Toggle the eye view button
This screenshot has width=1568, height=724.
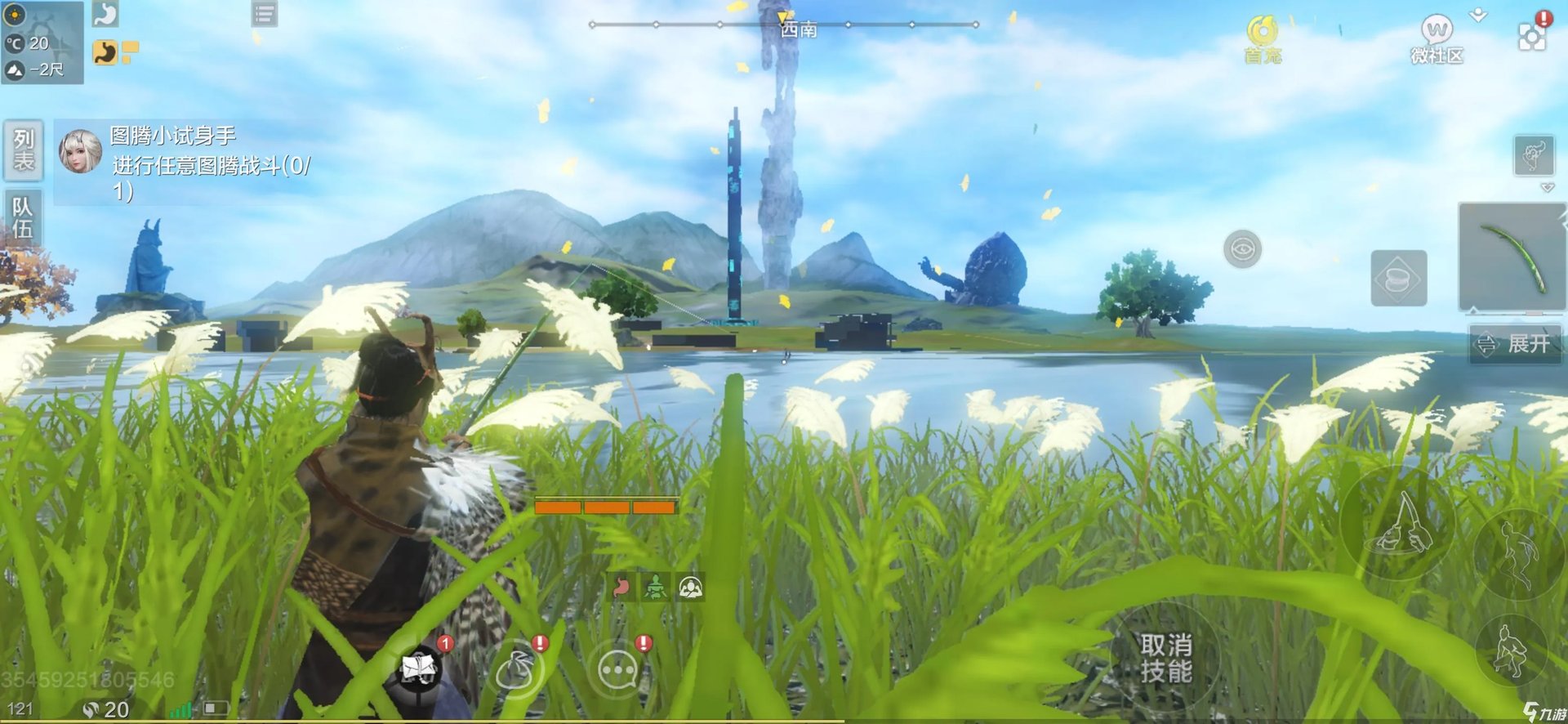coord(1242,249)
